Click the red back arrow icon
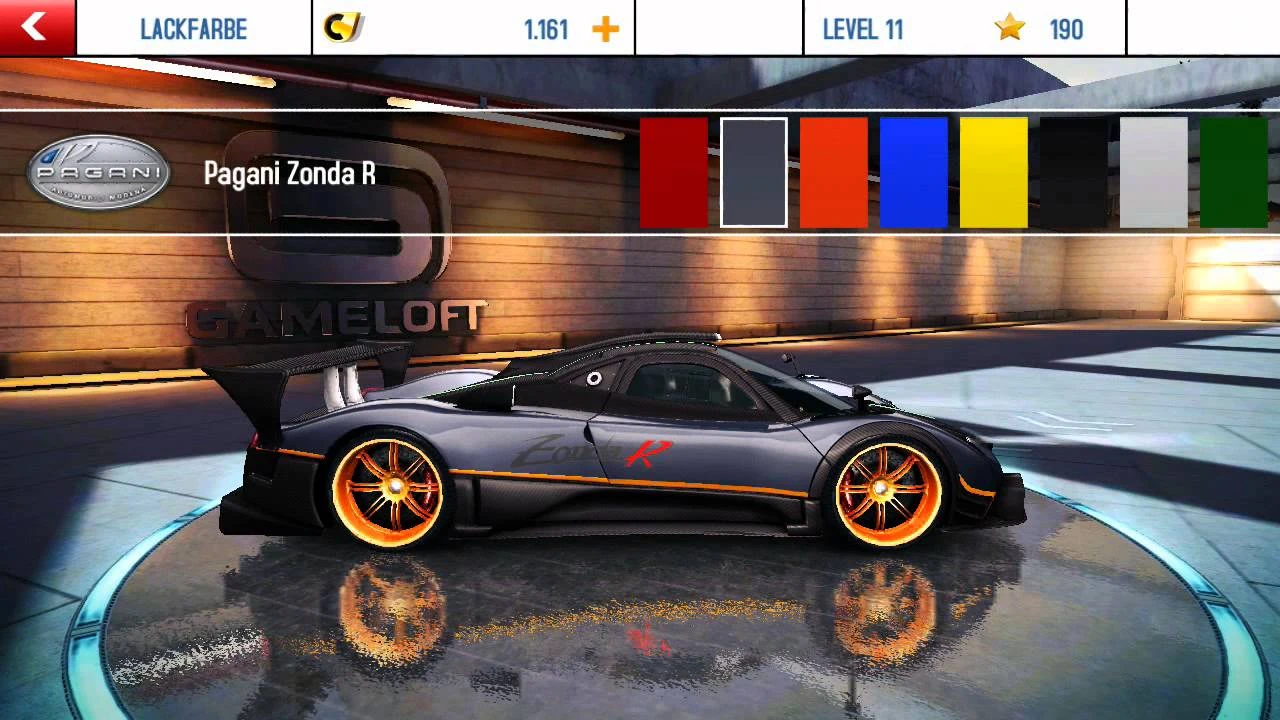The height and width of the screenshot is (720, 1280). (x=36, y=27)
